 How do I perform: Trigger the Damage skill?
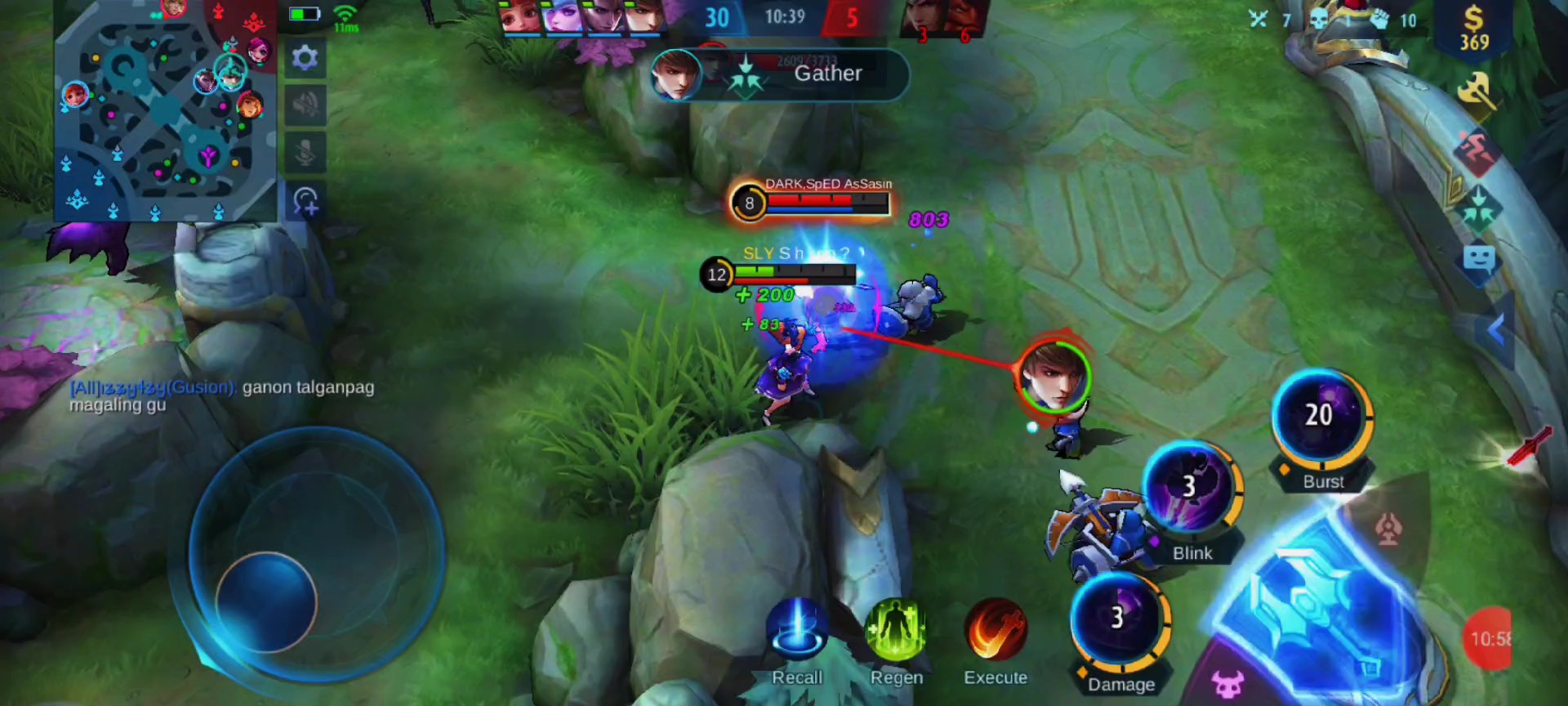[x=1119, y=619]
